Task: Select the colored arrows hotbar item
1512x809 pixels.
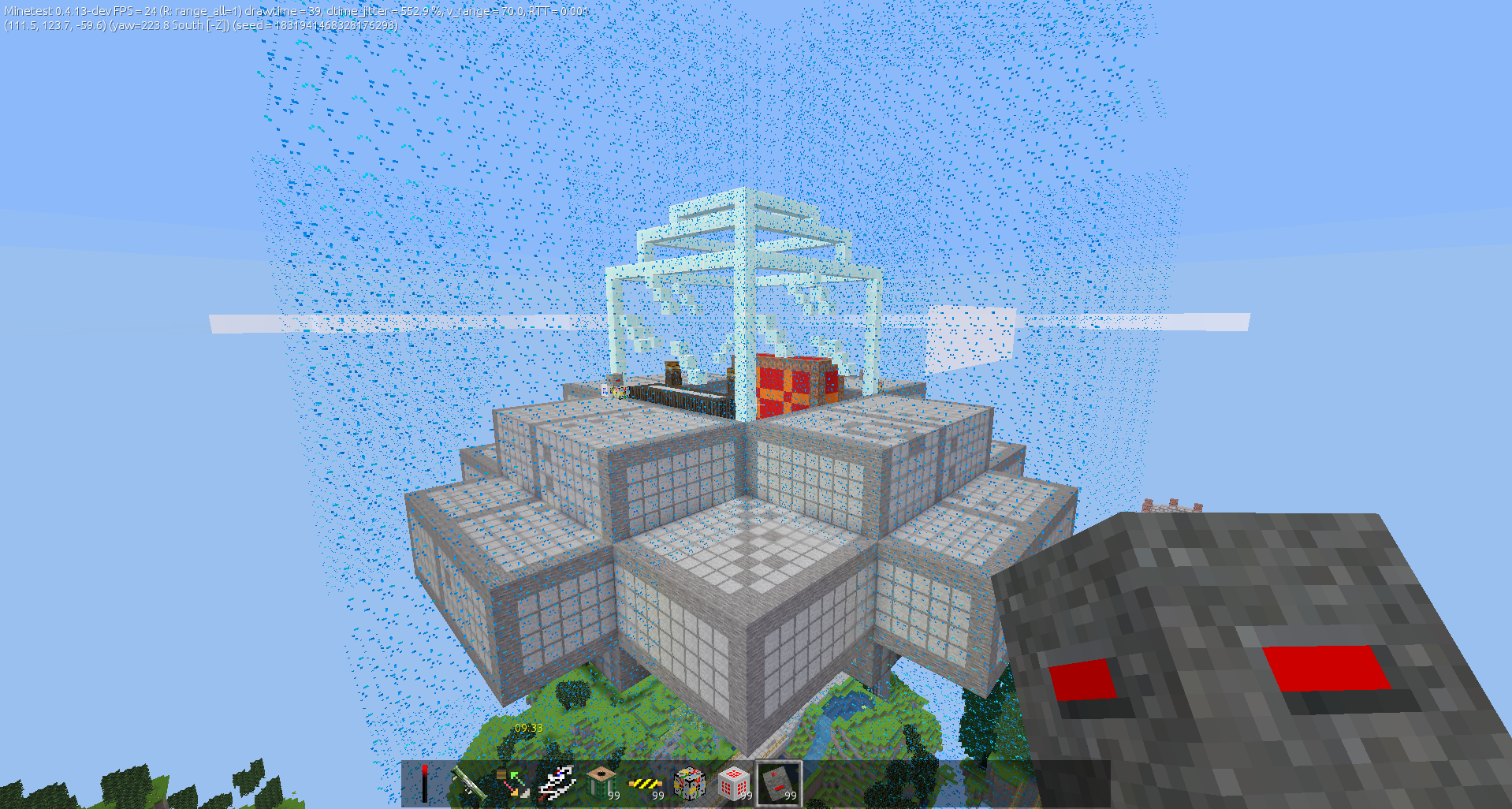Action: pyautogui.click(x=513, y=782)
